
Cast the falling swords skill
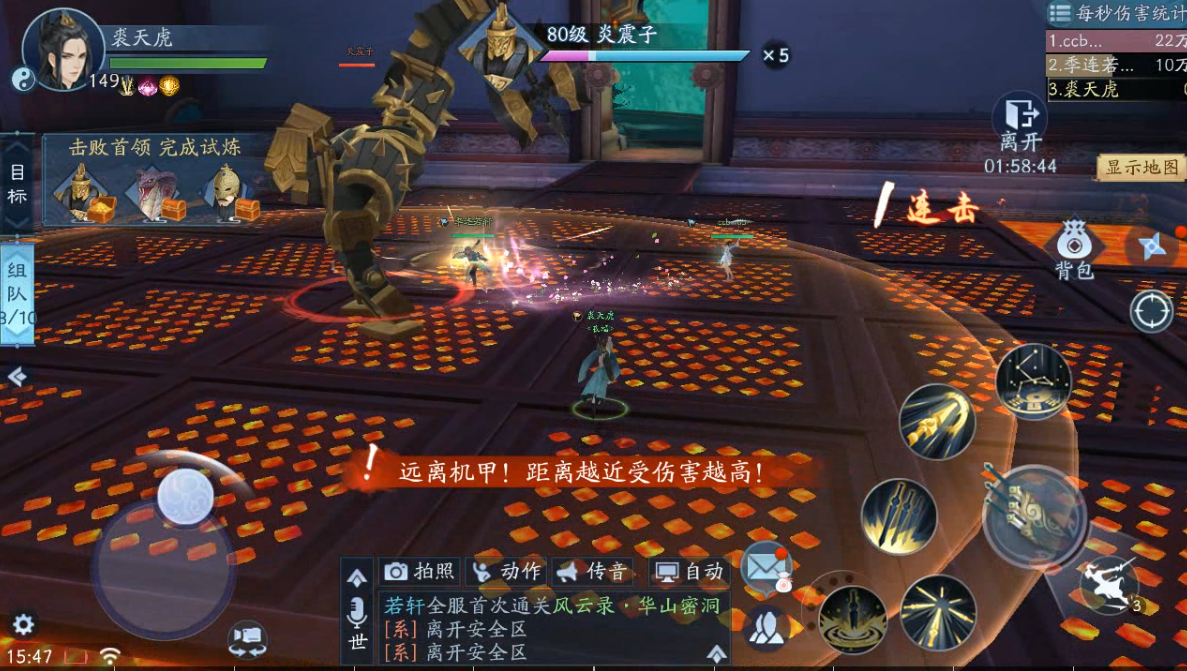899,516
